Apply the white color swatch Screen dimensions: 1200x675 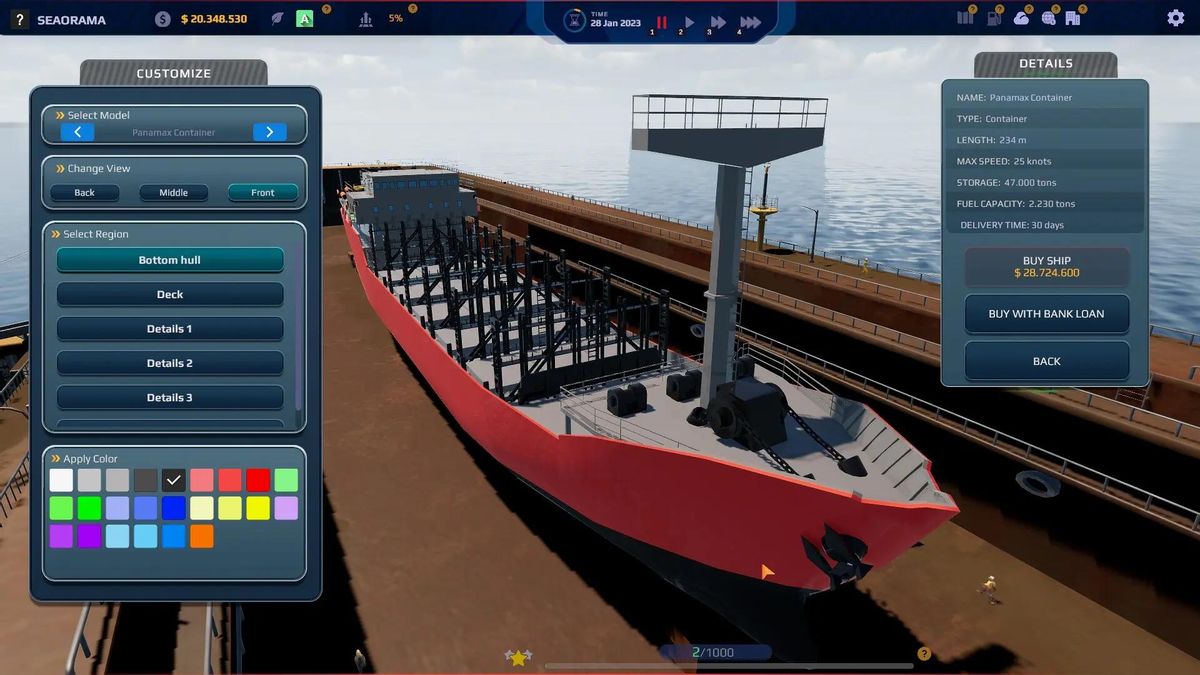pos(61,480)
